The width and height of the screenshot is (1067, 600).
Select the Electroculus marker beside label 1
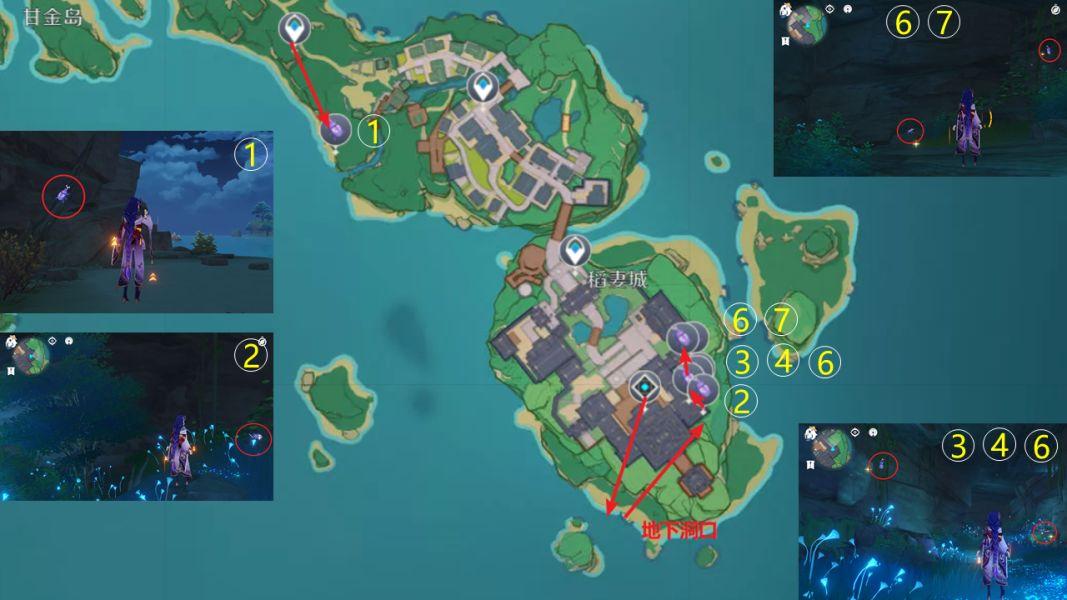tap(338, 128)
